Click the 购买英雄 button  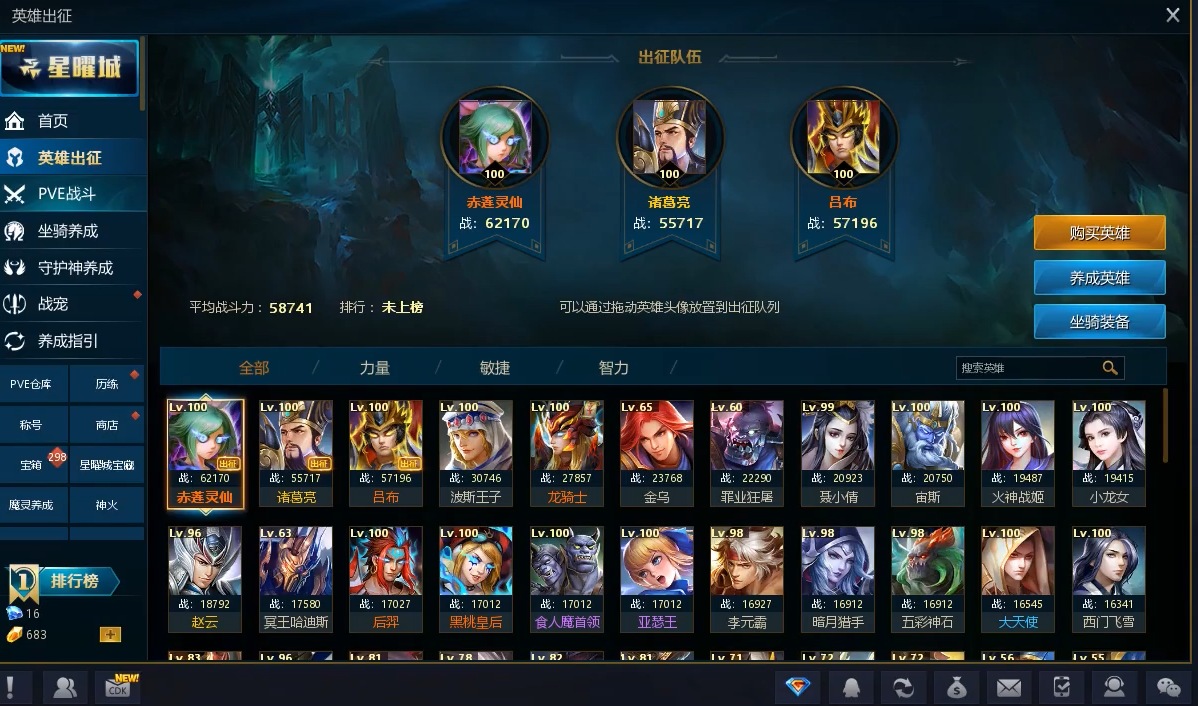click(1099, 233)
